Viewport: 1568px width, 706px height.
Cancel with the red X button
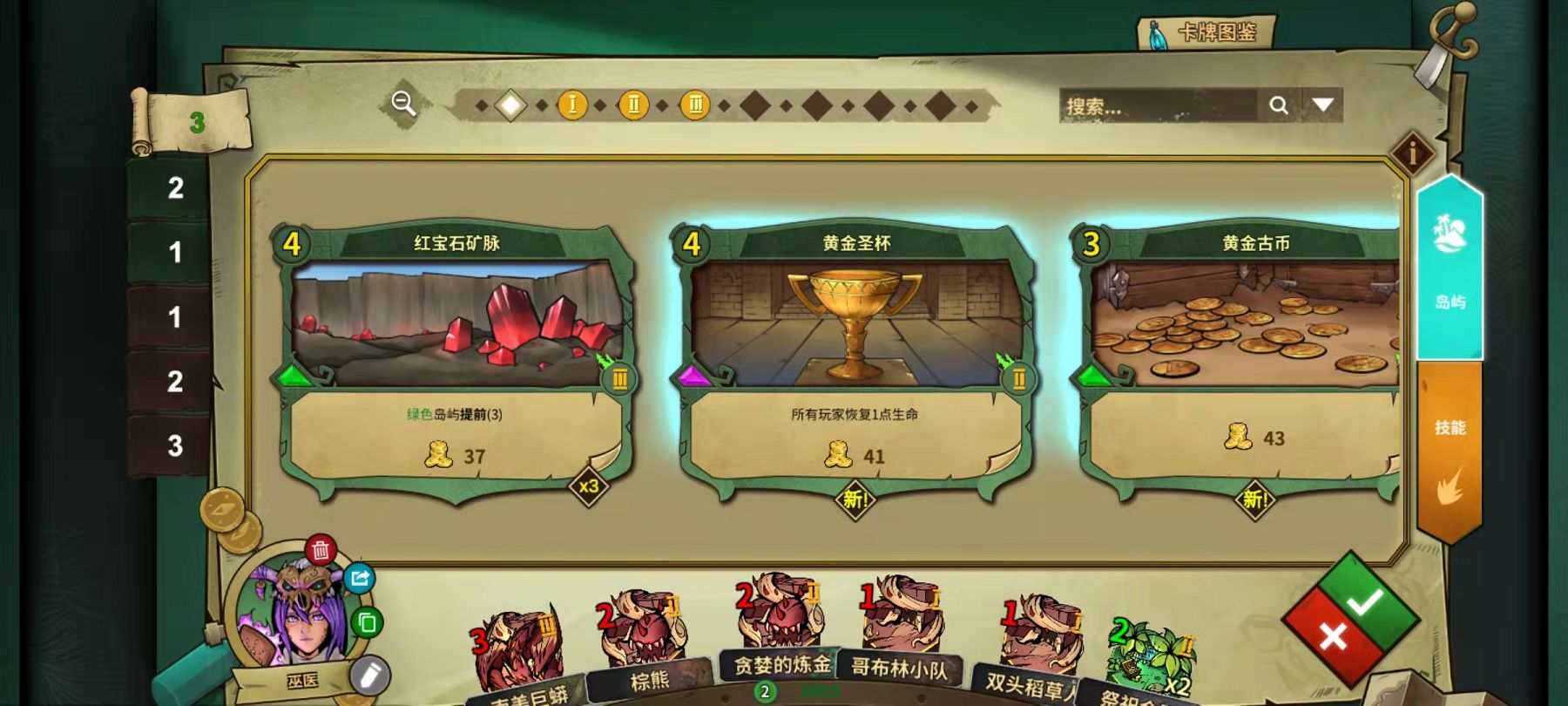[x=1333, y=638]
